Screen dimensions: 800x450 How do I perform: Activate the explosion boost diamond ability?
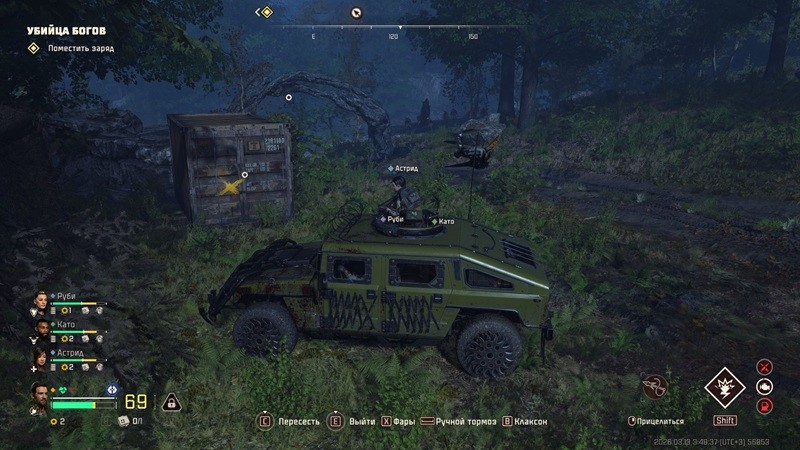(x=724, y=387)
